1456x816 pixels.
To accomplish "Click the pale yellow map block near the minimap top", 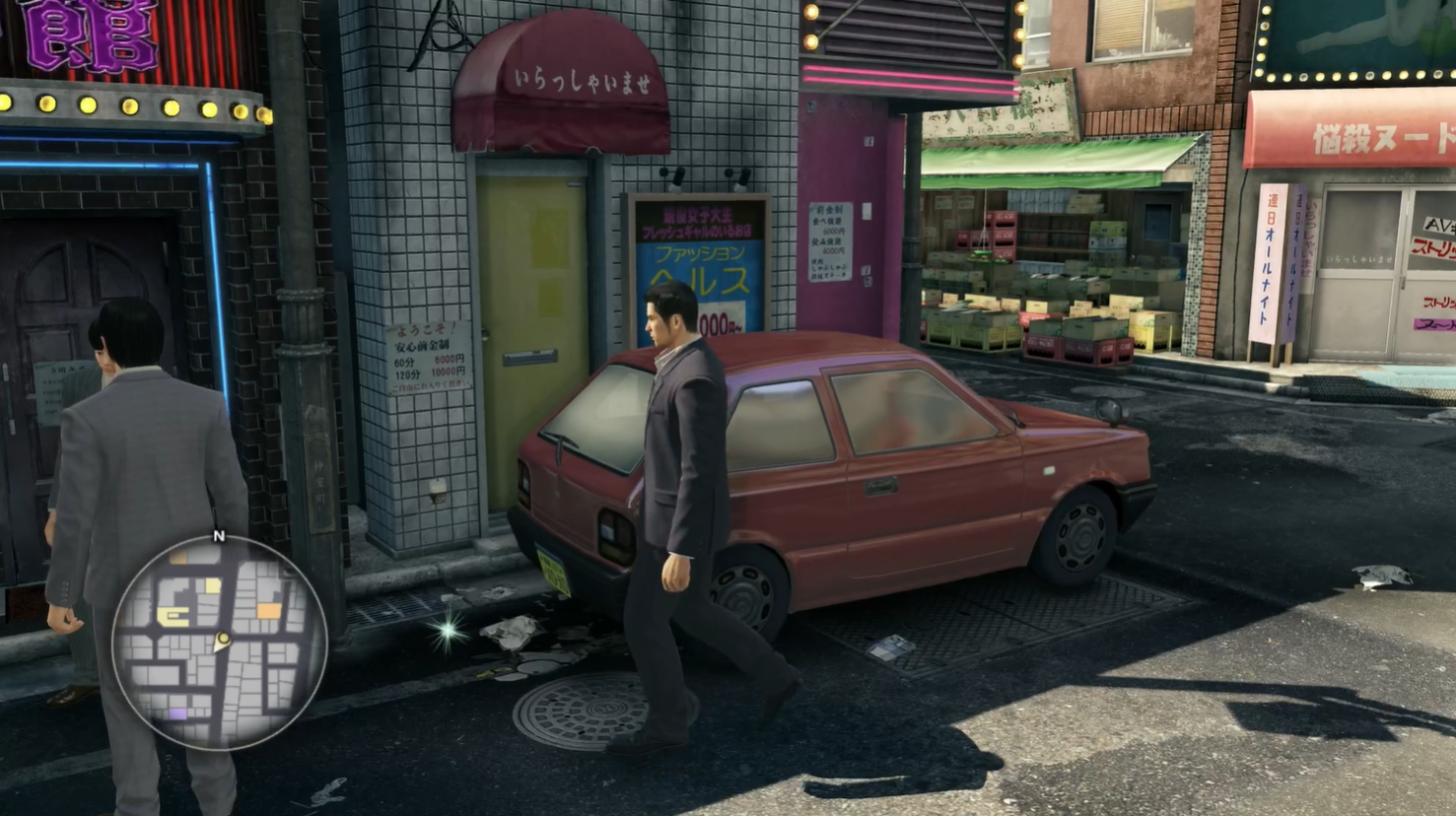I will coord(212,585).
